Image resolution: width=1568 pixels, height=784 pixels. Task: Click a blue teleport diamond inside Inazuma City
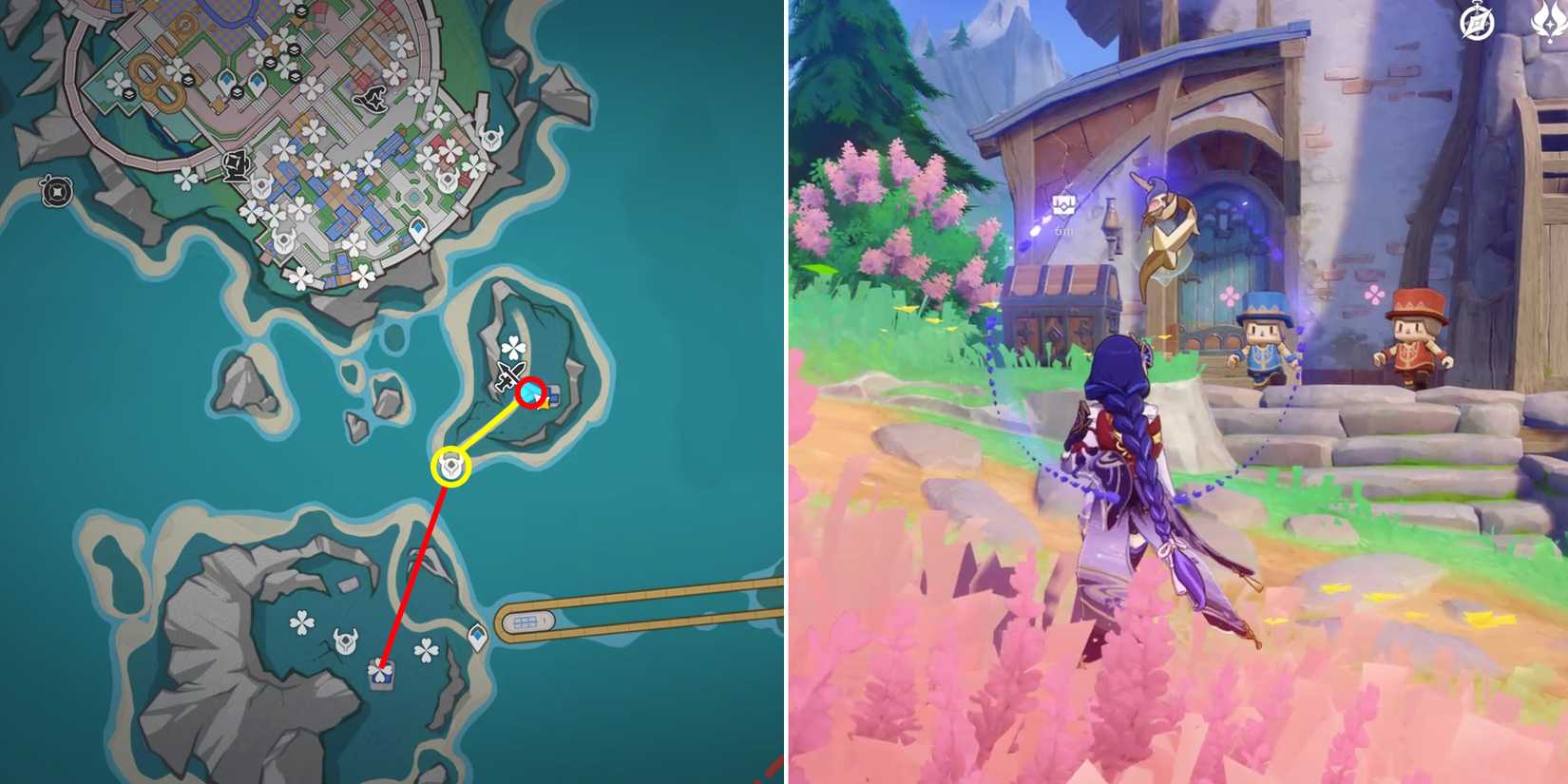(226, 80)
